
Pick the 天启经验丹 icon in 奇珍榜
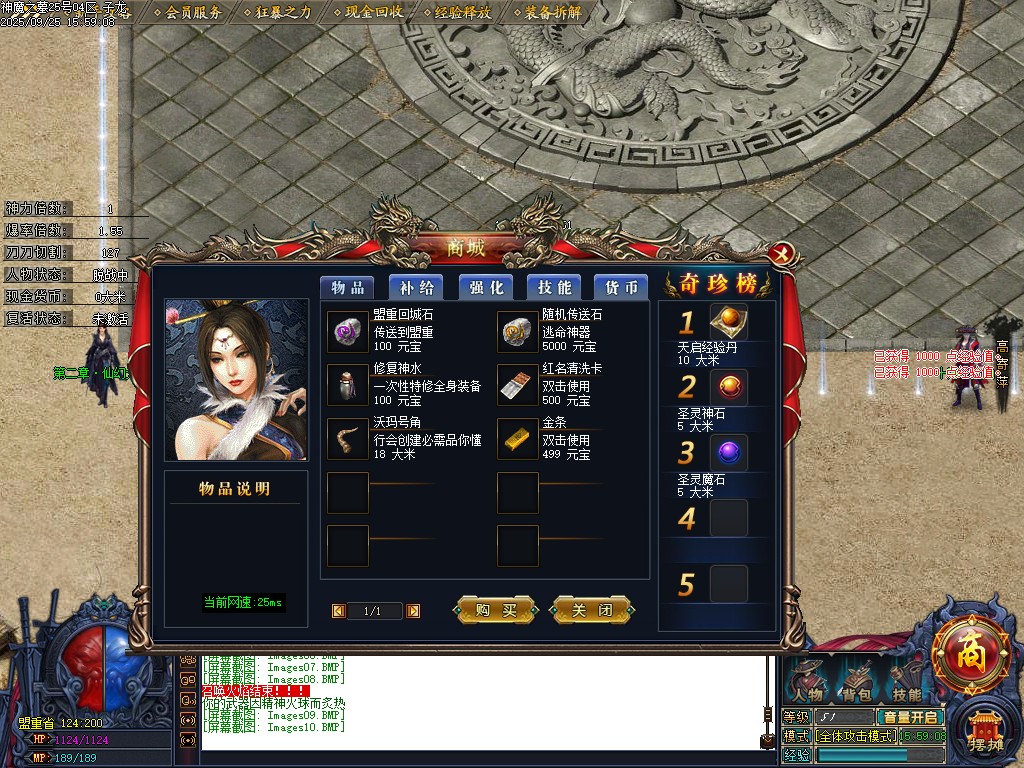point(729,322)
